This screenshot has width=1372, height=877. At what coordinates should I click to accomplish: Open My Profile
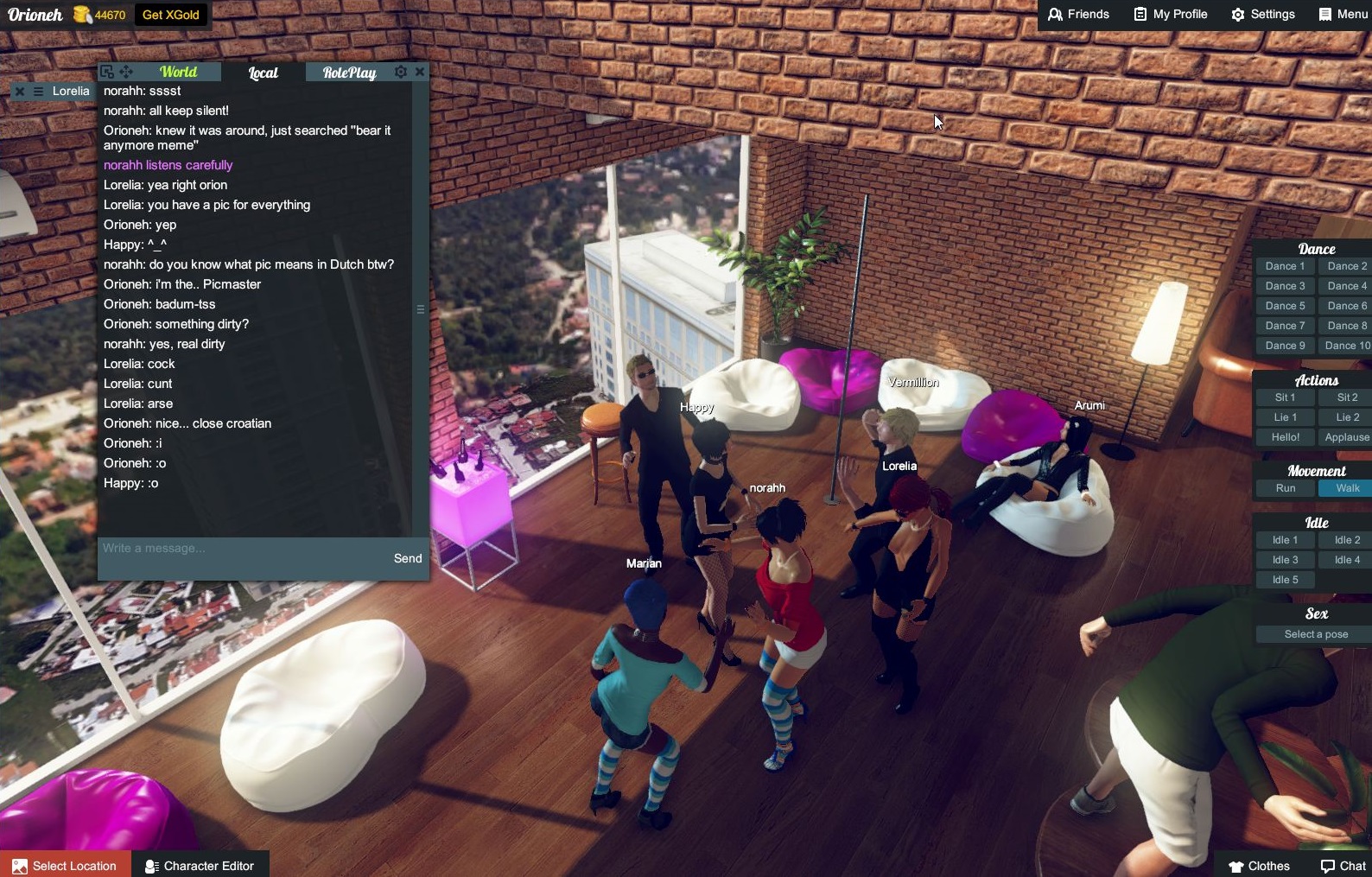[x=1170, y=14]
